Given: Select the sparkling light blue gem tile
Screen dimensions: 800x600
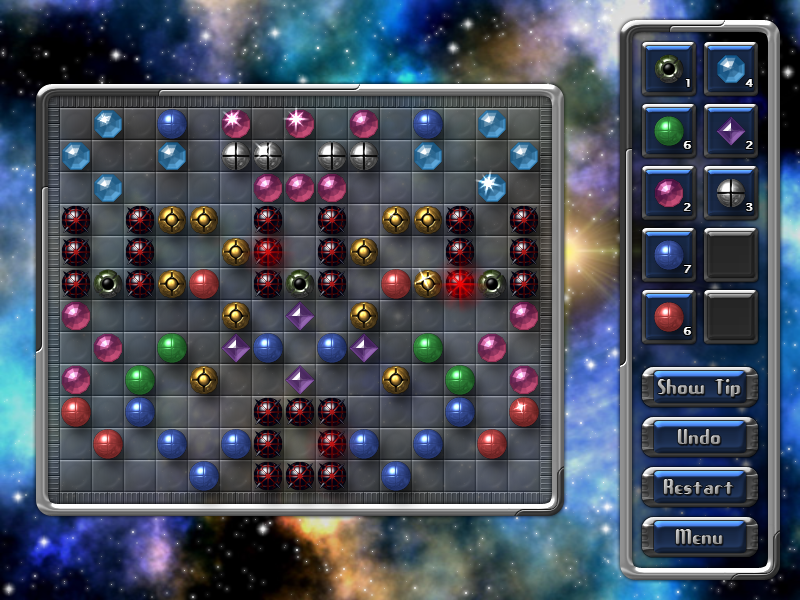Looking at the screenshot, I should pyautogui.click(x=490, y=185).
